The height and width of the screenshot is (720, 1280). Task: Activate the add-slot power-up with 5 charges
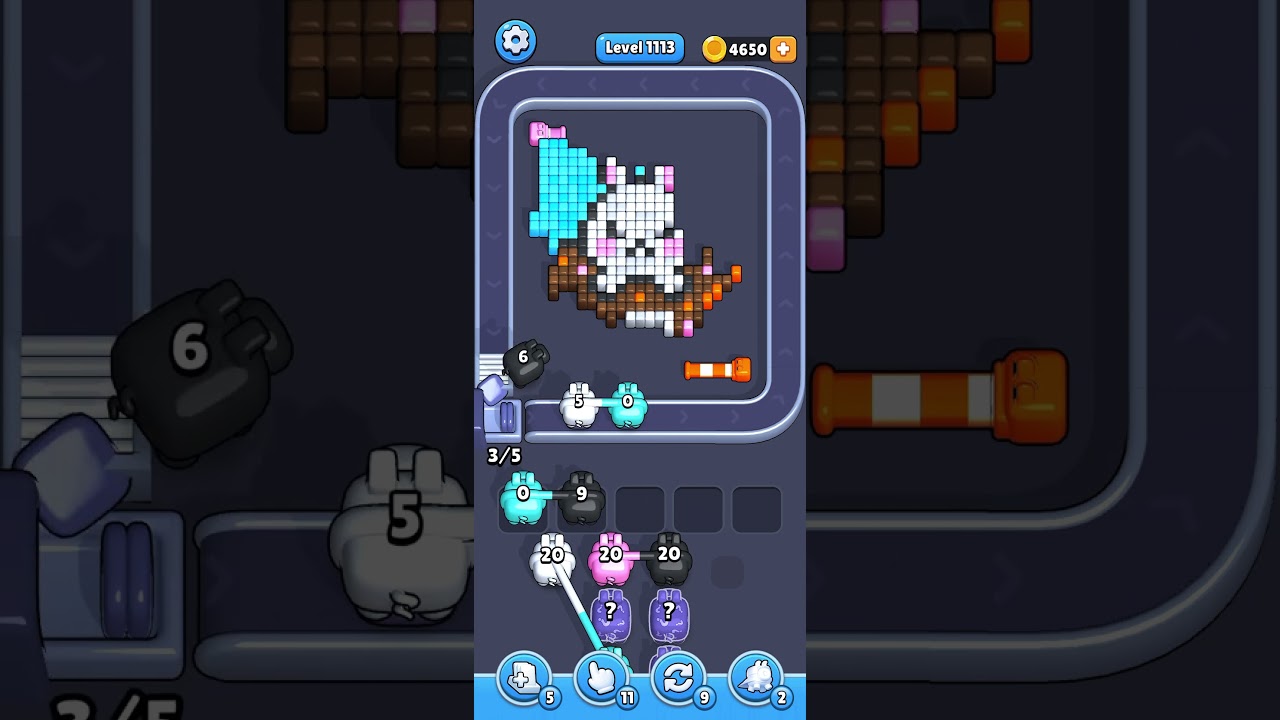pos(524,677)
